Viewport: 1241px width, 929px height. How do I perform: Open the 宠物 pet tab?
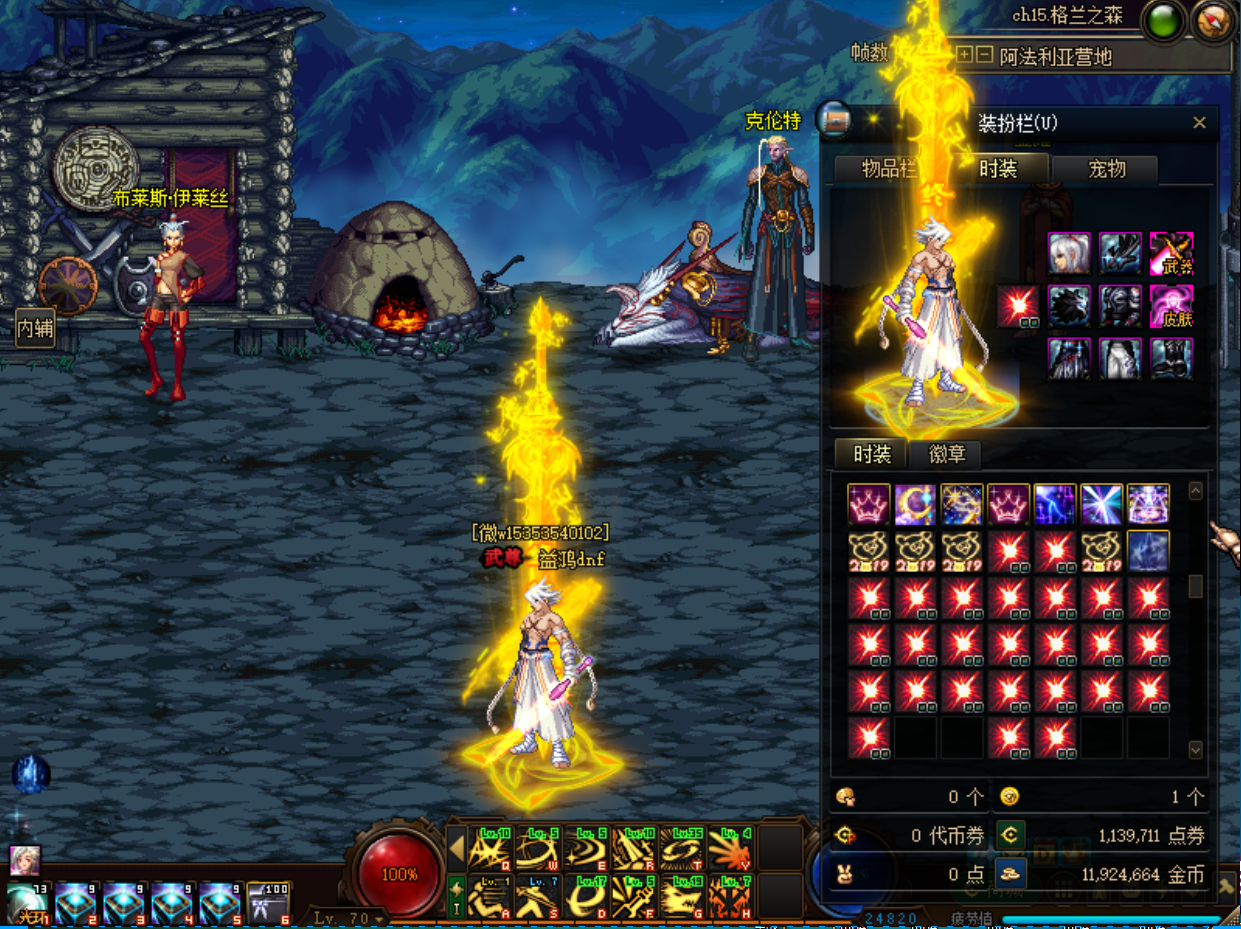(1106, 169)
